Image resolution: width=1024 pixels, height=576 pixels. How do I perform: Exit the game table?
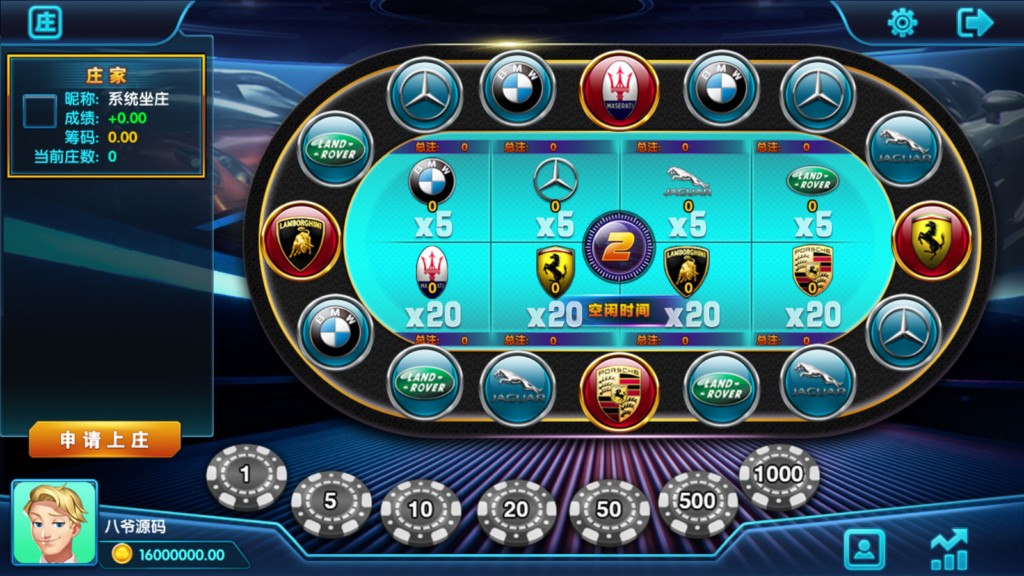pyautogui.click(x=974, y=22)
